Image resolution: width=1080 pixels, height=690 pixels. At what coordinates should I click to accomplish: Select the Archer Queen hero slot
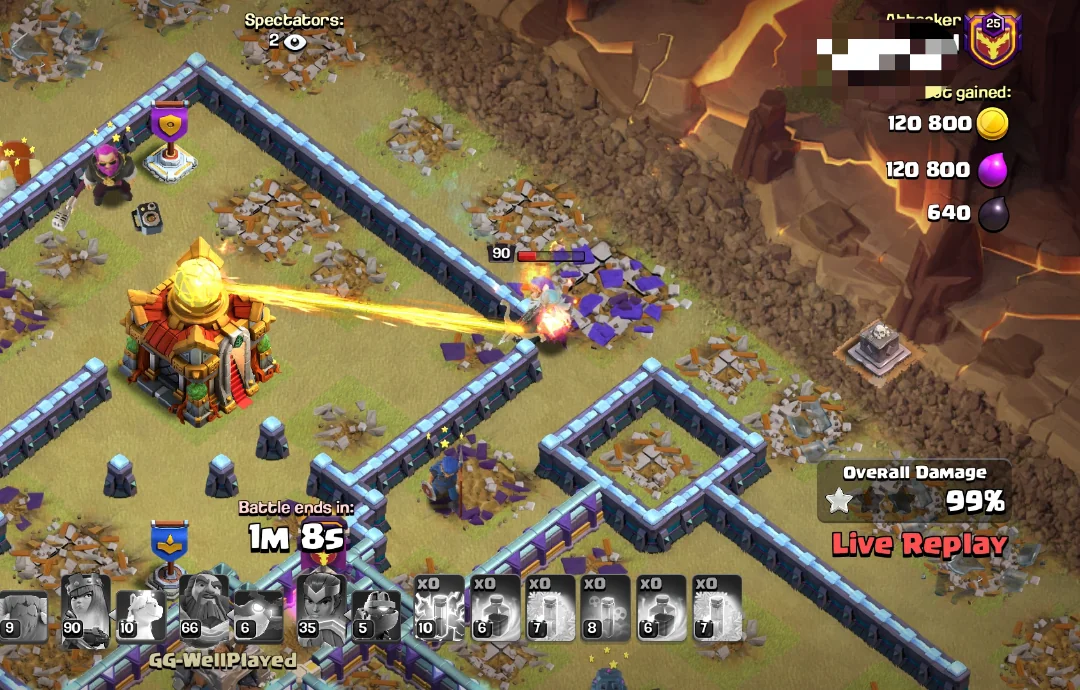click(x=86, y=607)
